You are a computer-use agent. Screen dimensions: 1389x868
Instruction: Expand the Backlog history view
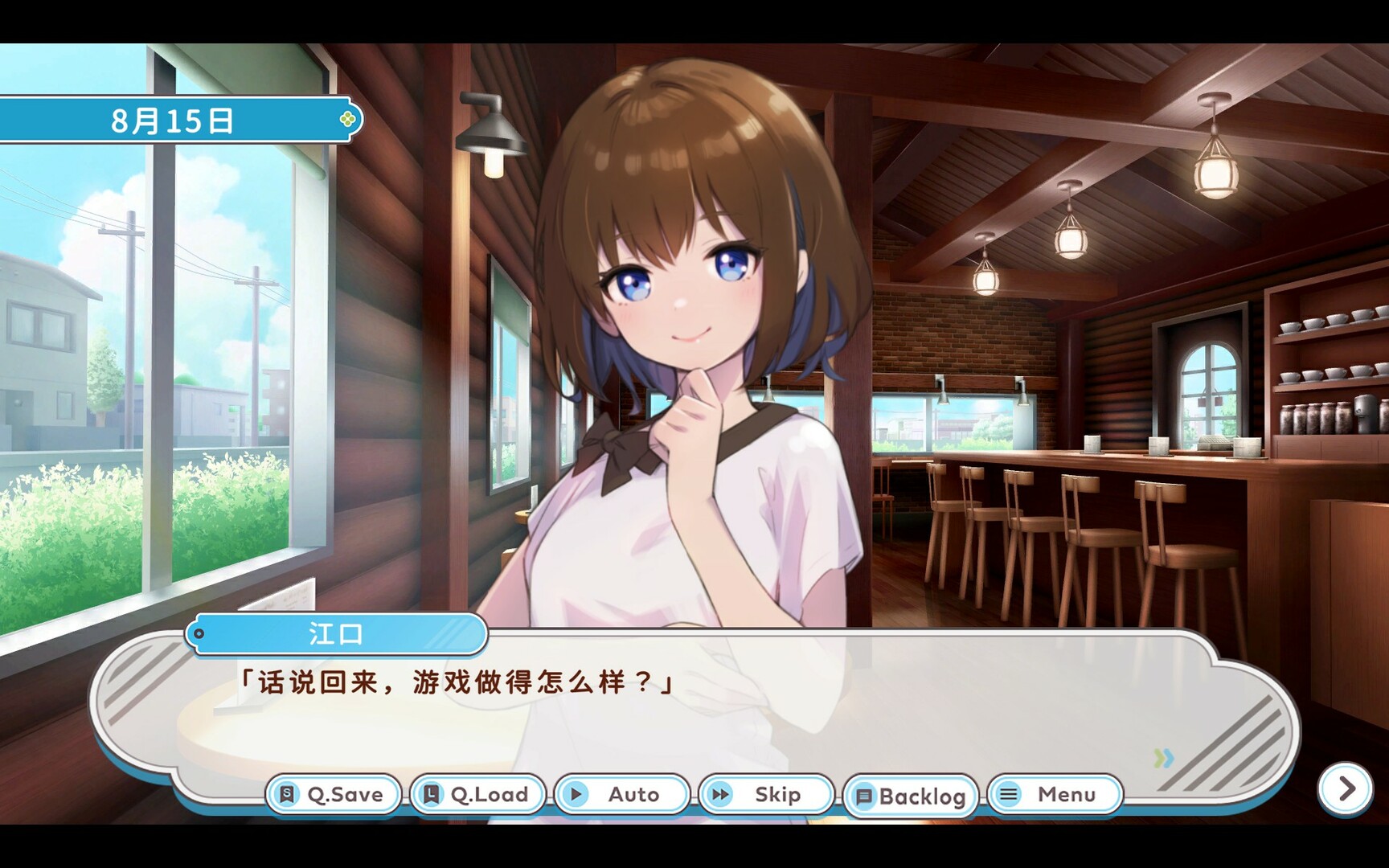pos(911,794)
